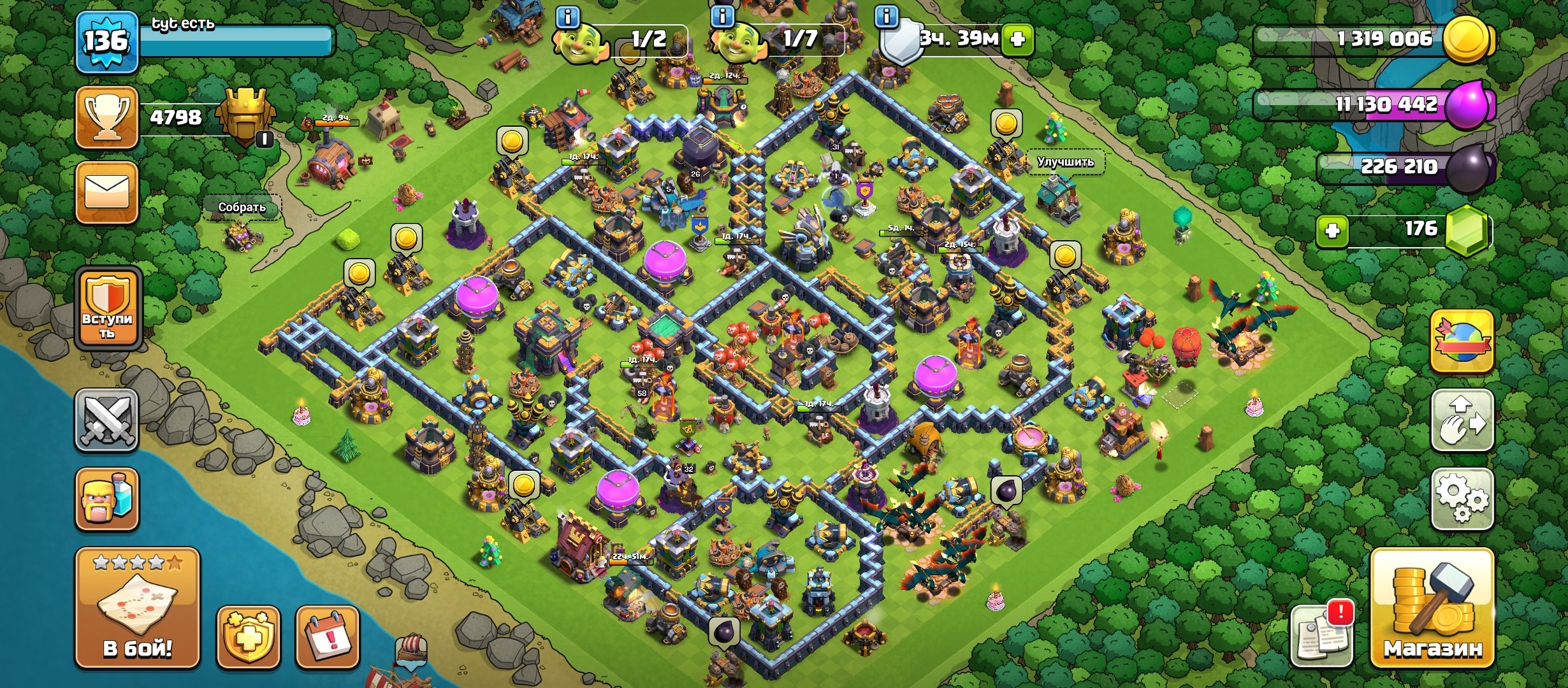Screen dimensions: 1568x688
Task: Open the news clipboard with alert
Action: (1322, 634)
